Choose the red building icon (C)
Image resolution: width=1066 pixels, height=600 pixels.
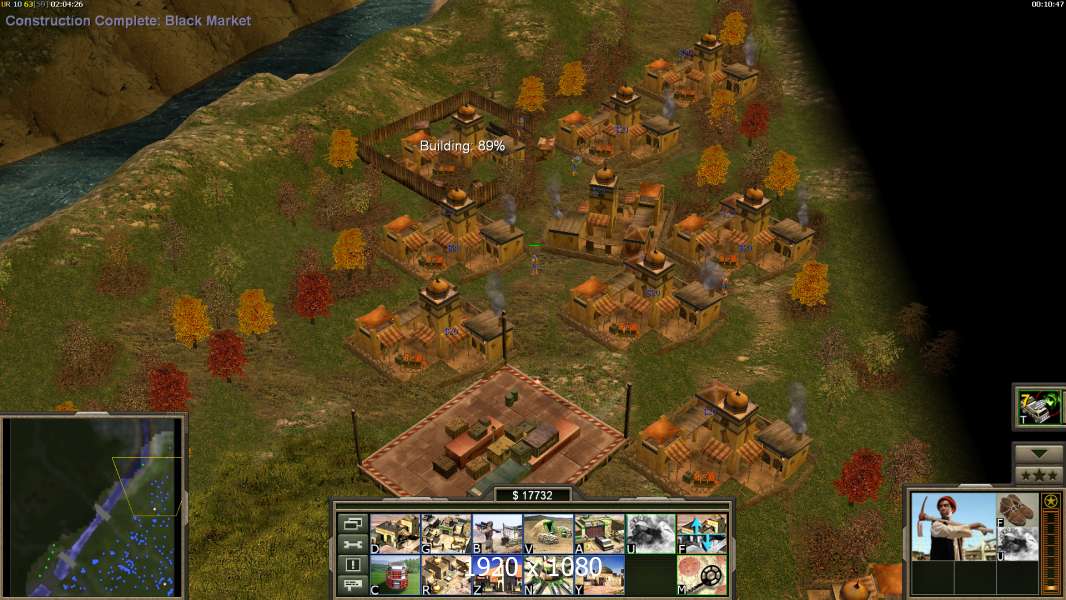coord(395,575)
